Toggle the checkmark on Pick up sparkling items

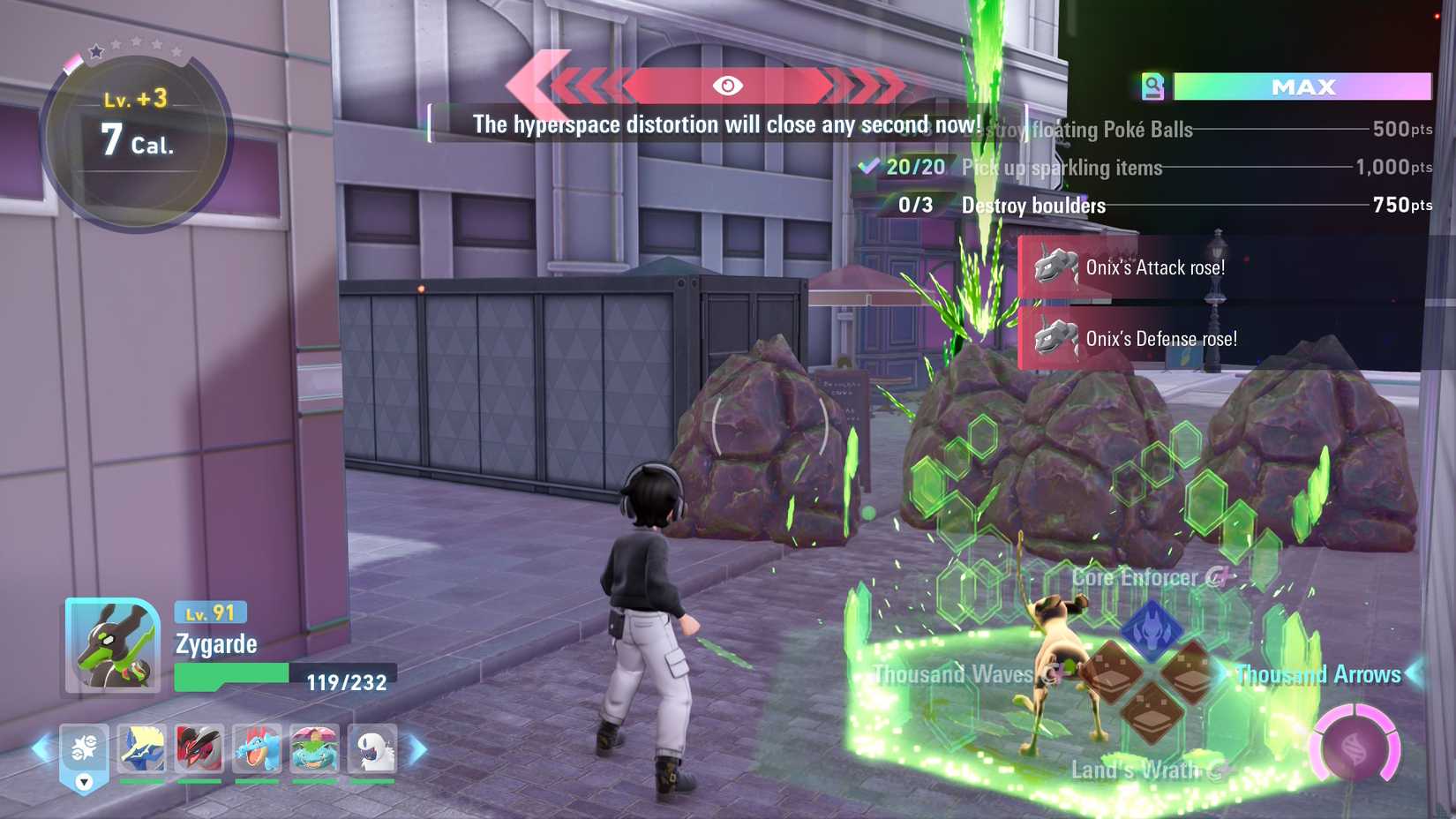870,166
